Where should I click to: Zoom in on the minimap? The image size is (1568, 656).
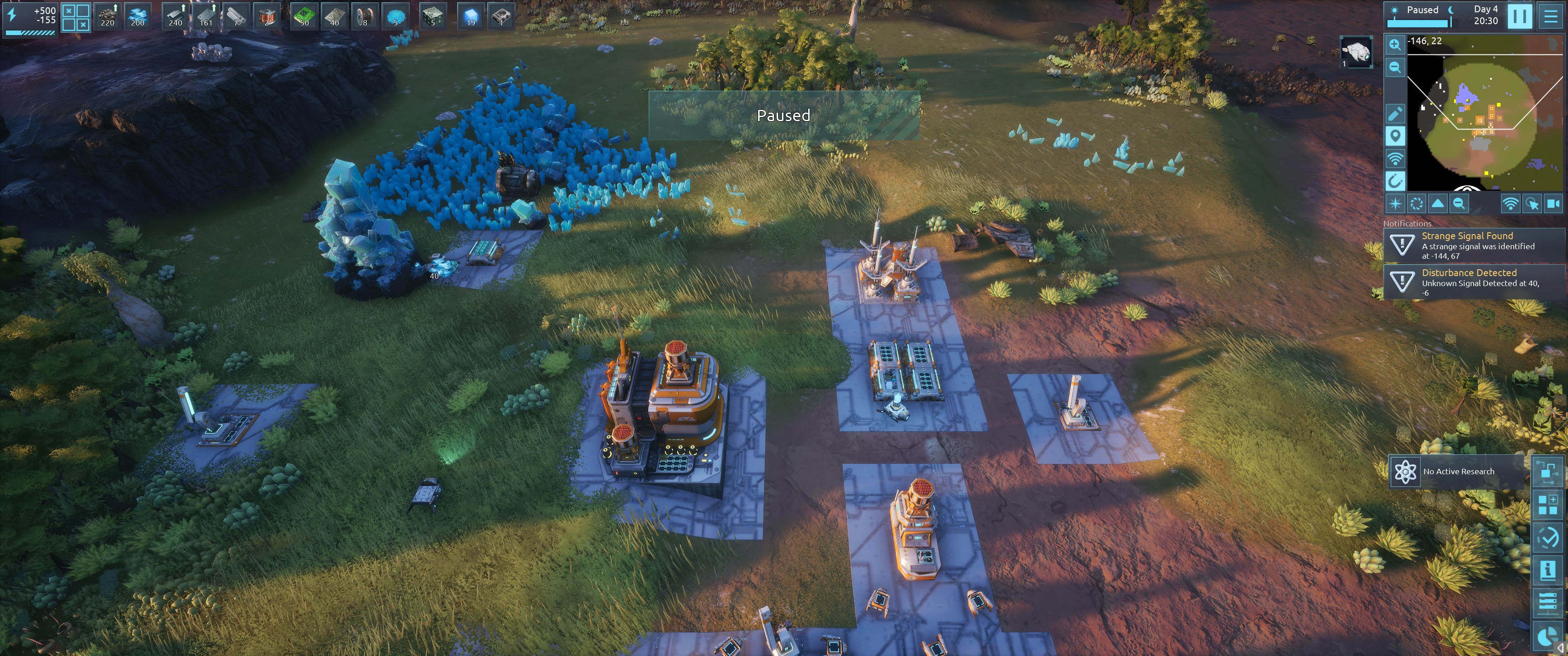1394,45
